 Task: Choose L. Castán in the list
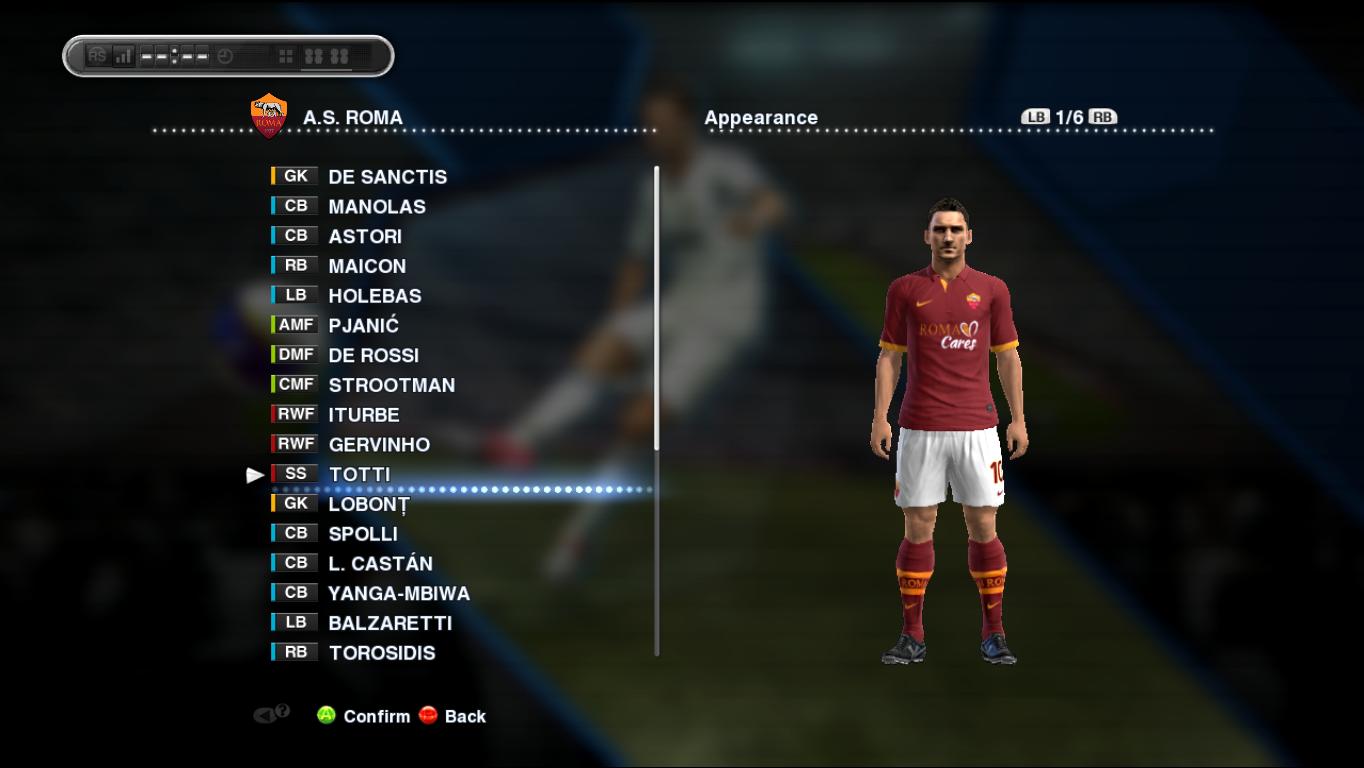click(x=380, y=563)
